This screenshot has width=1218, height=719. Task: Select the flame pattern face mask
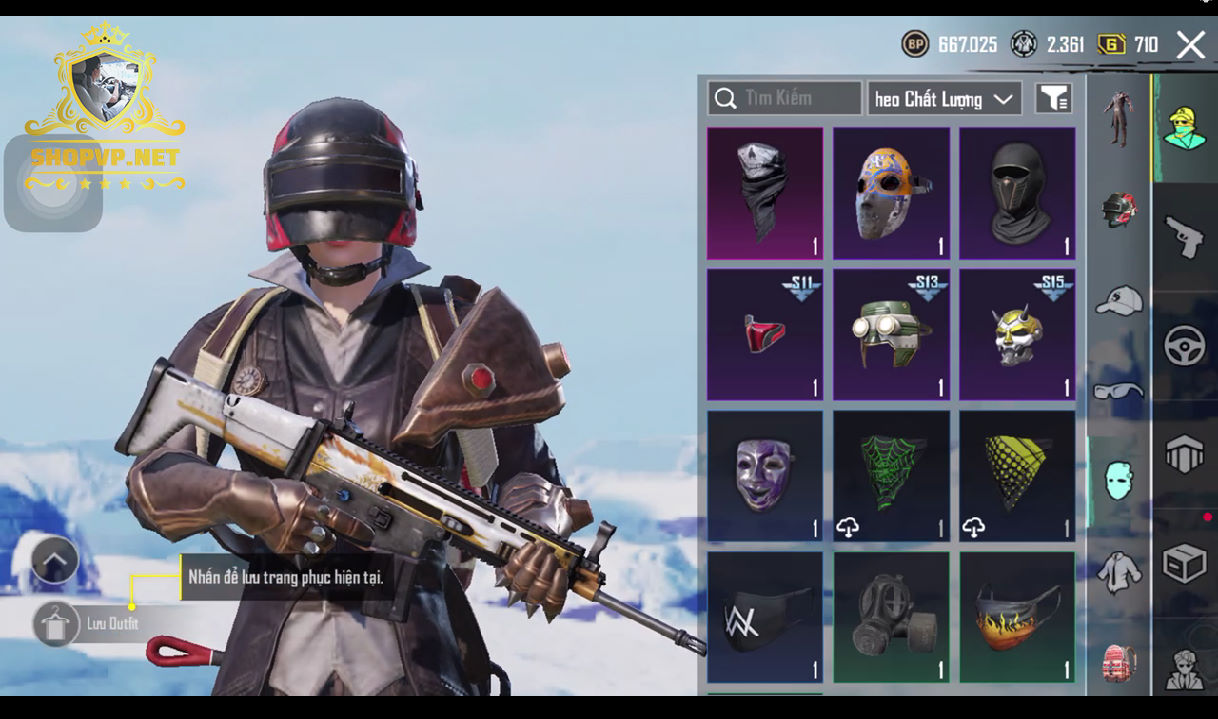(1017, 617)
